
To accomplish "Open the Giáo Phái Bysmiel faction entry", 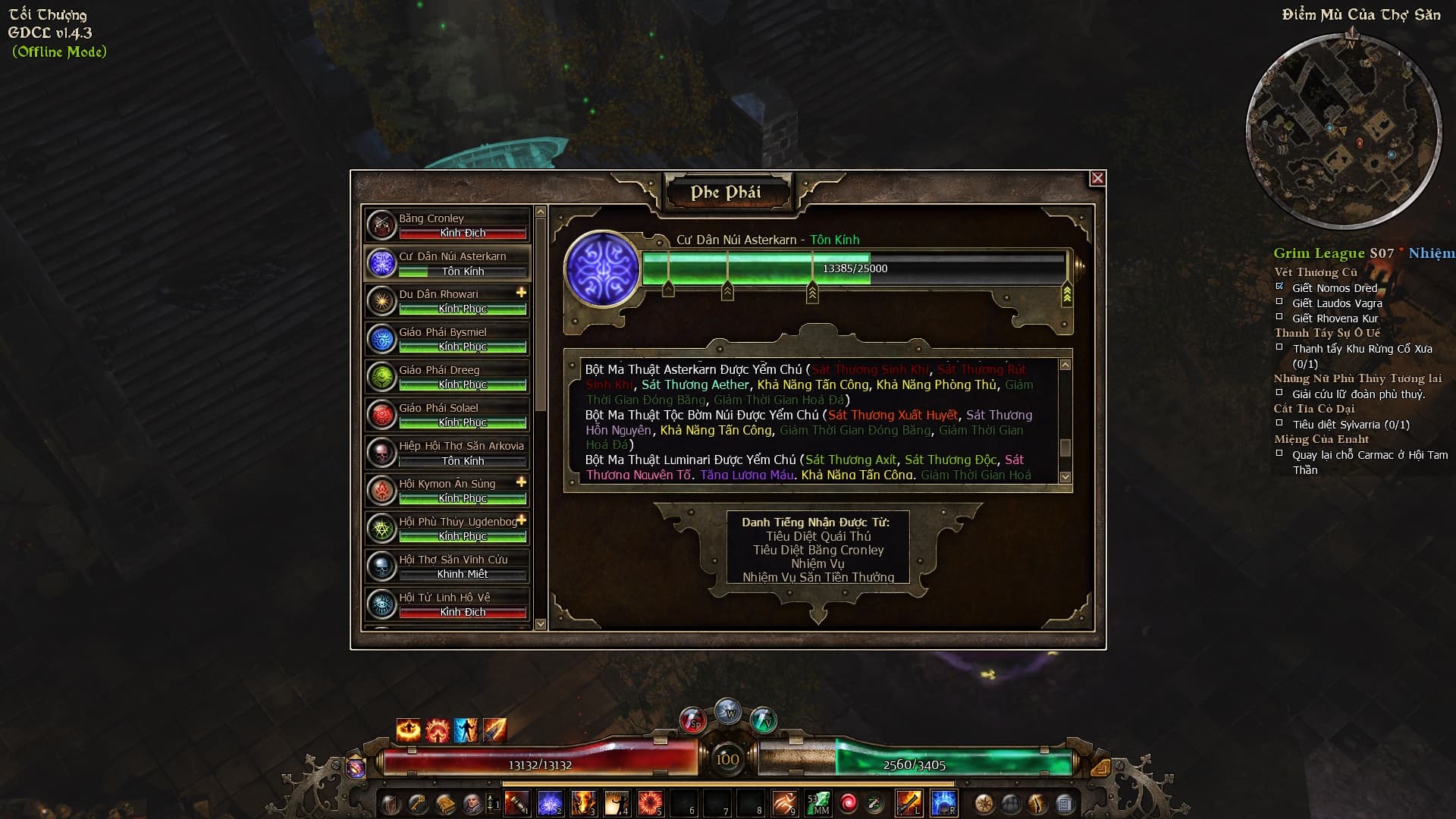I will tap(447, 339).
